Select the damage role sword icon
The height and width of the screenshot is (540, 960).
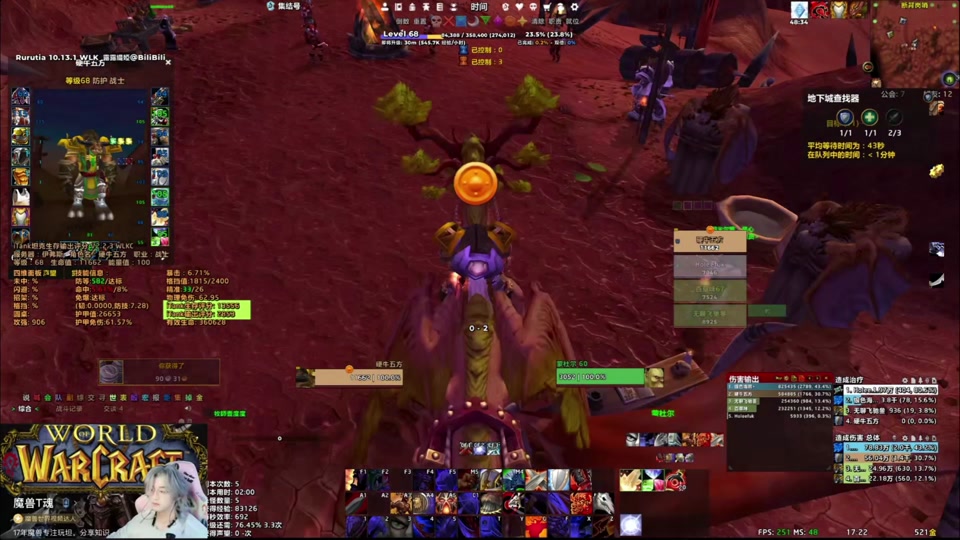click(894, 117)
